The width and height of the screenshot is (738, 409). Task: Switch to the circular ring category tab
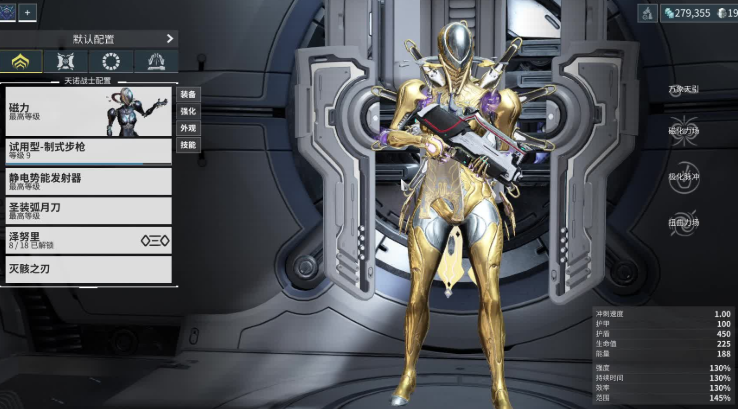(111, 62)
